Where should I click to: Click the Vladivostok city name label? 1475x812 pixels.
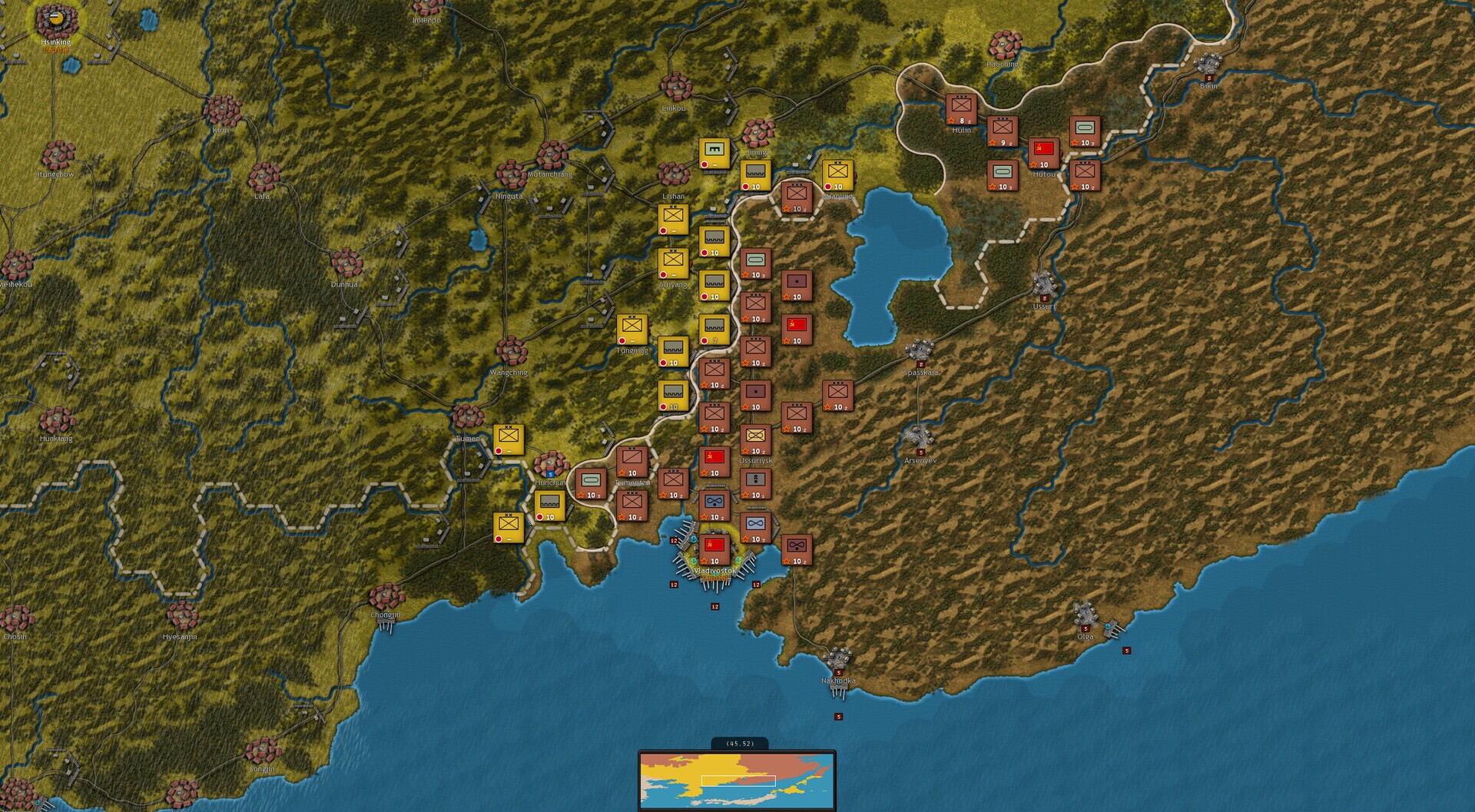point(715,570)
